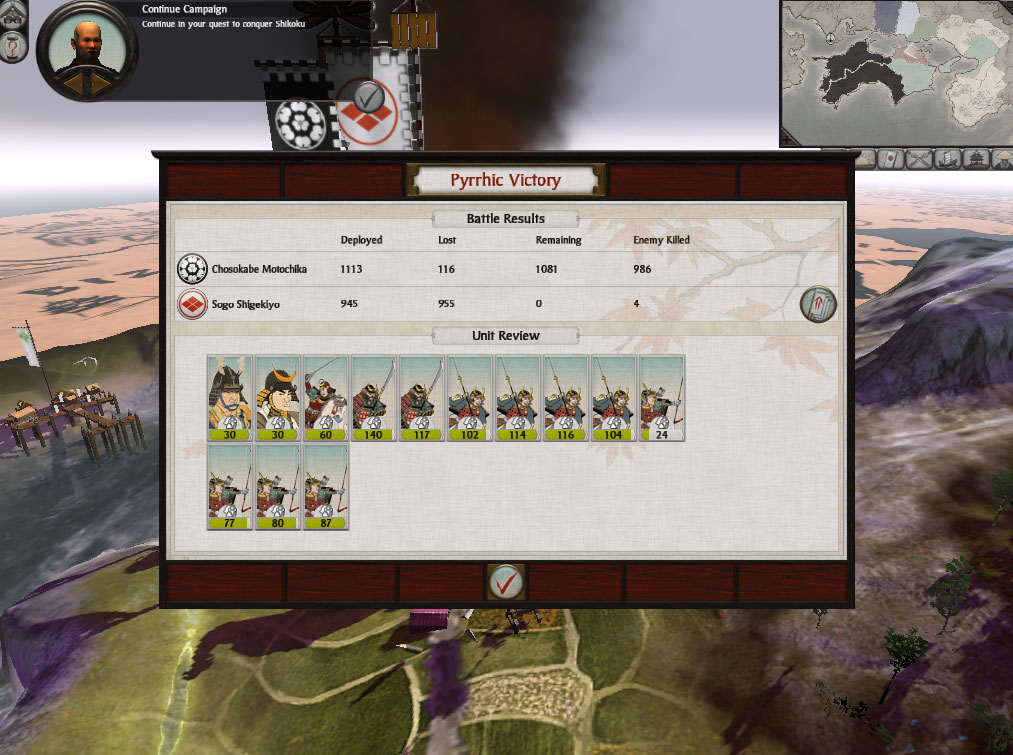Open the crossed swords panel below minimap

click(918, 158)
